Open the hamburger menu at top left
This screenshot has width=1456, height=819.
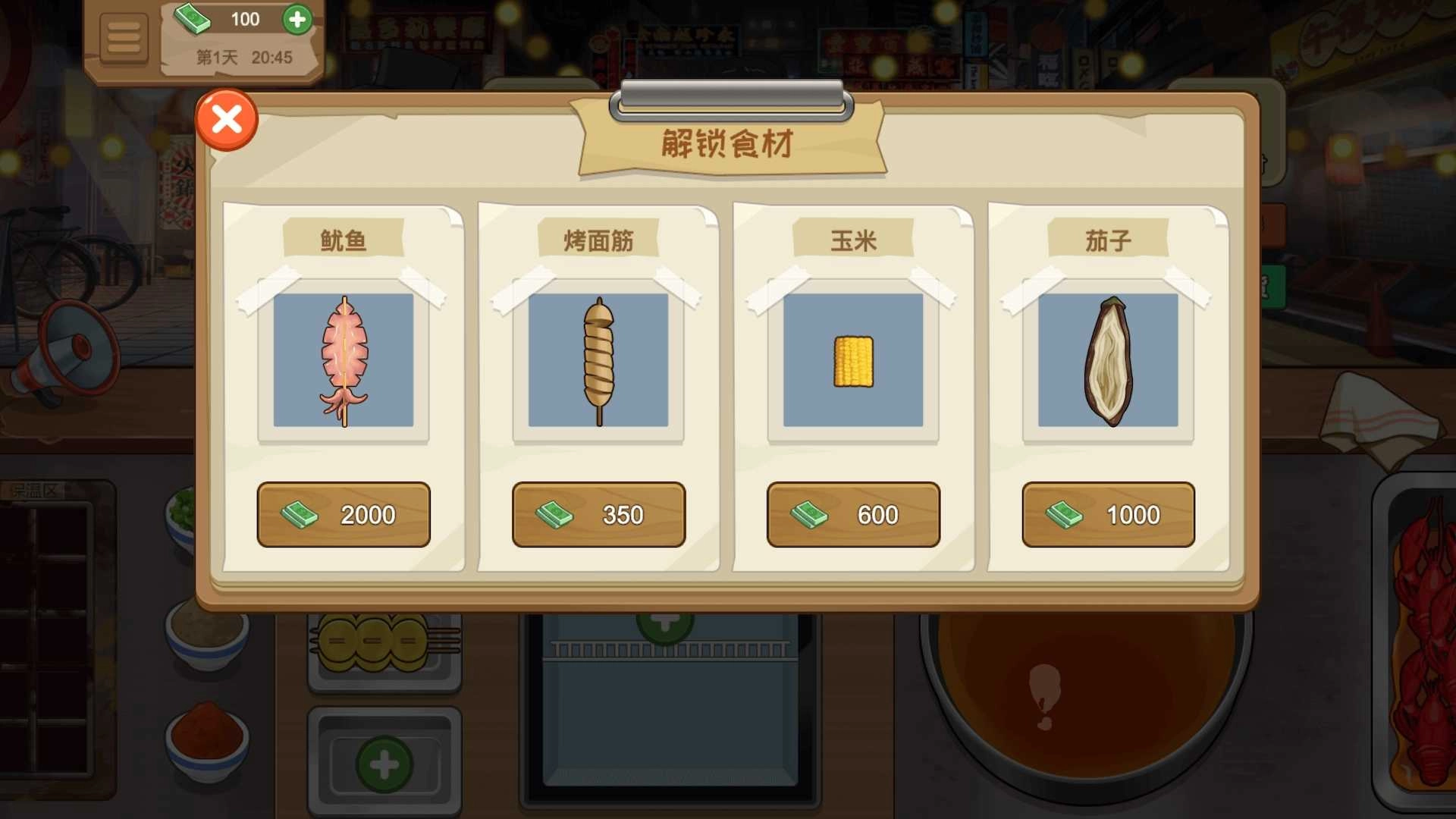click(124, 38)
